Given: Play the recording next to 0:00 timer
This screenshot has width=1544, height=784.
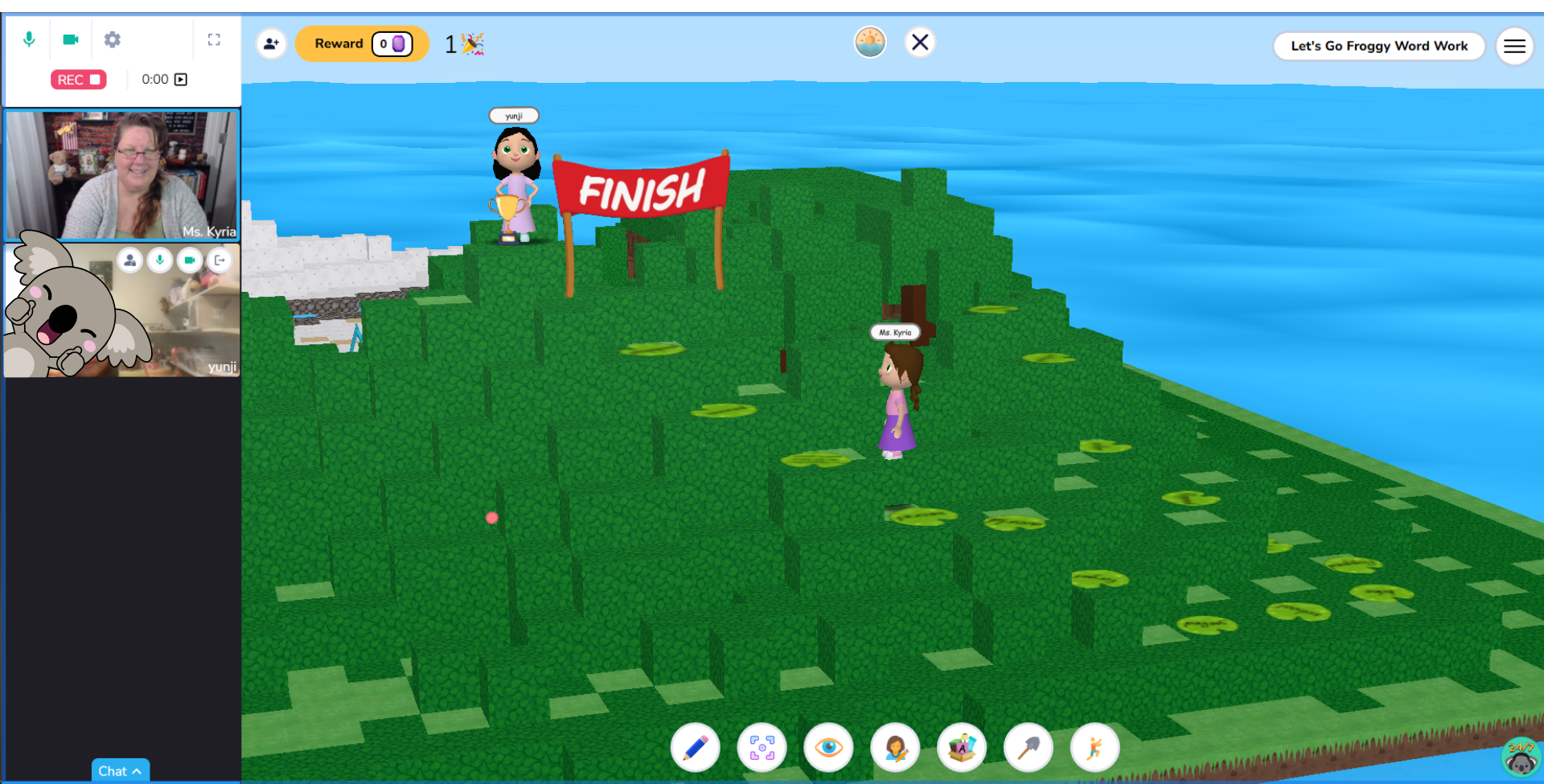Looking at the screenshot, I should 181,79.
